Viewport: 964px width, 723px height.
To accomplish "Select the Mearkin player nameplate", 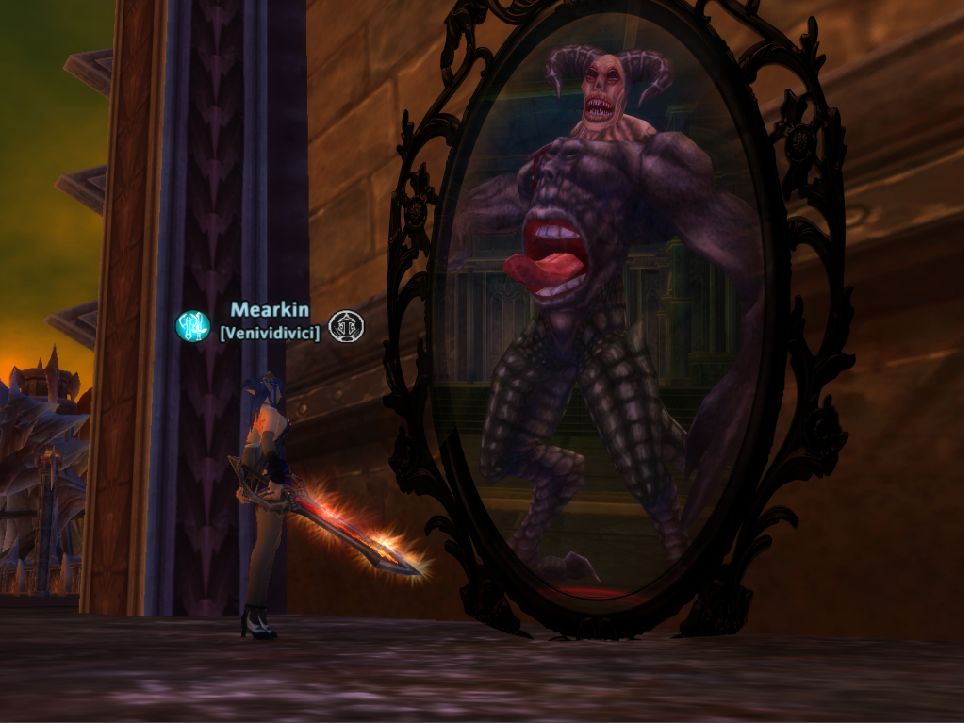I will point(269,311).
